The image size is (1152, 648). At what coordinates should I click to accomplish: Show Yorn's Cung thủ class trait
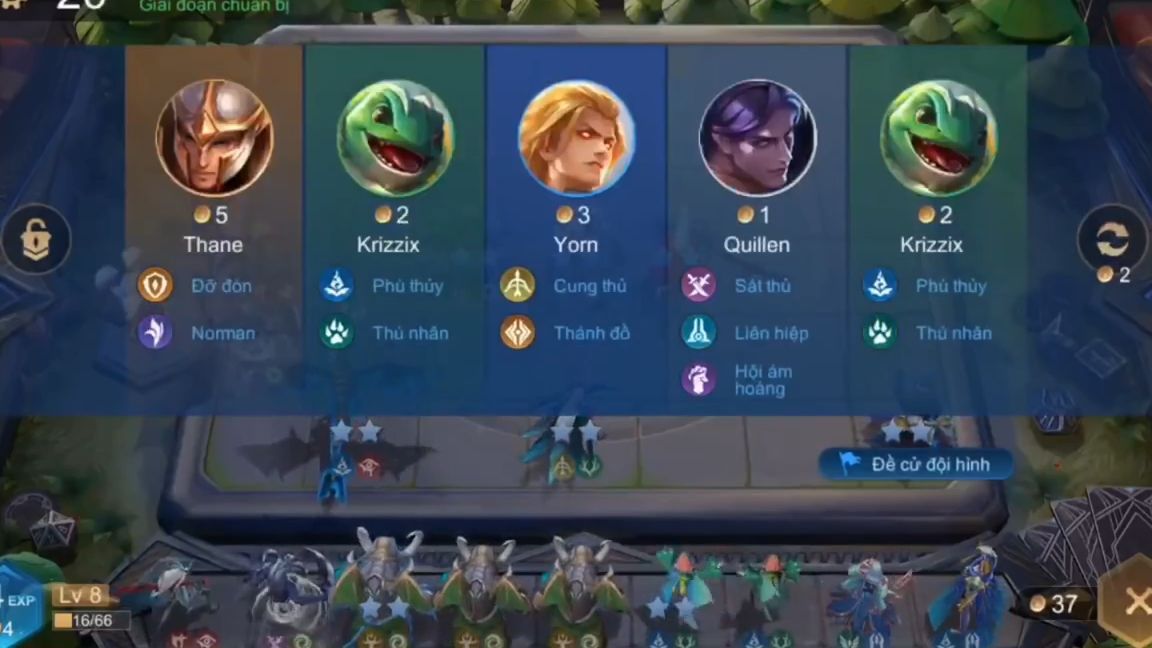click(518, 286)
